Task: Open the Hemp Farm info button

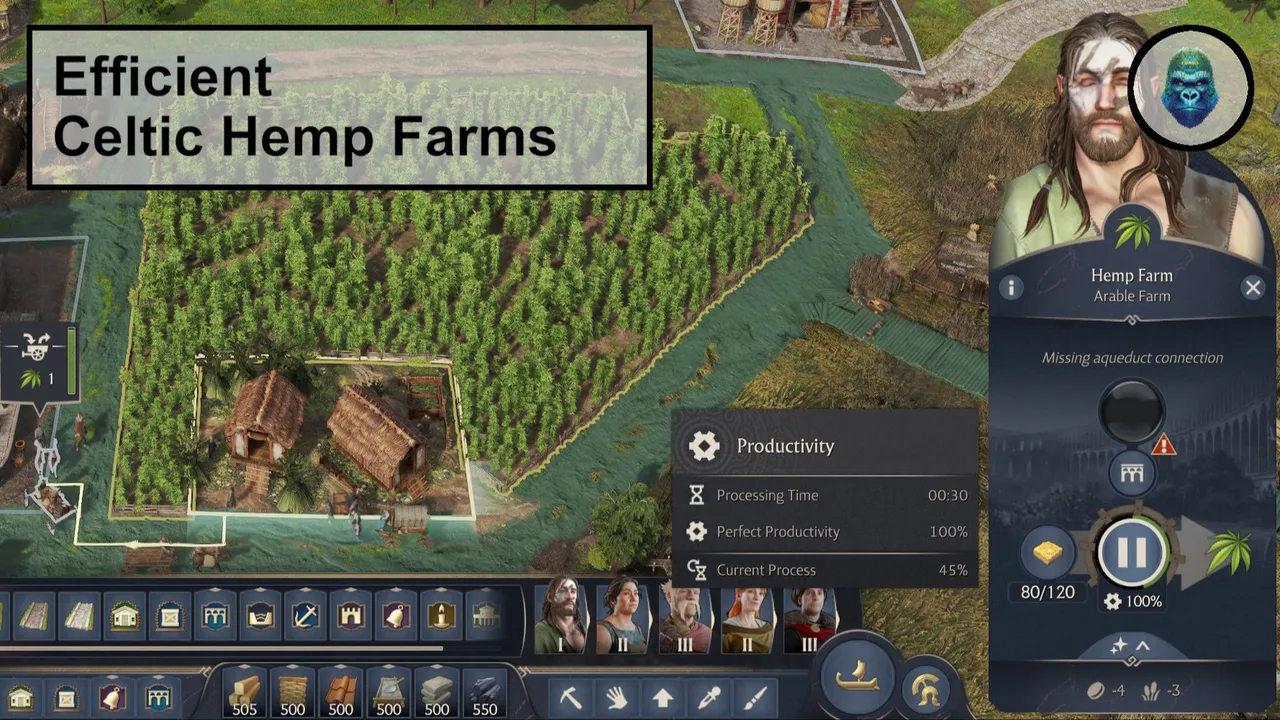Action: (1011, 288)
